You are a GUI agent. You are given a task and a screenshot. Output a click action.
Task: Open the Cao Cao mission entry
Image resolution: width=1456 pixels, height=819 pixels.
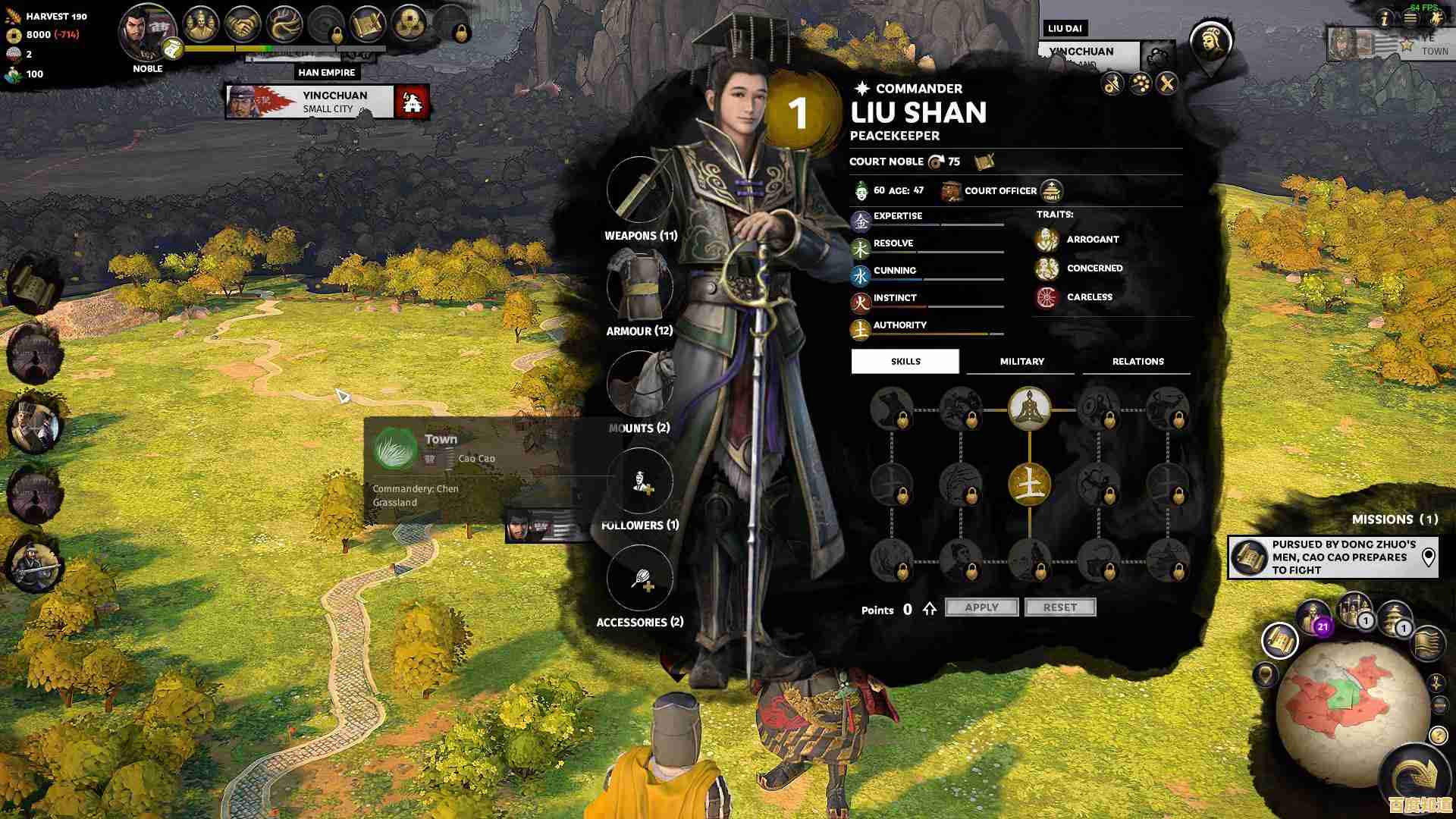click(1333, 557)
